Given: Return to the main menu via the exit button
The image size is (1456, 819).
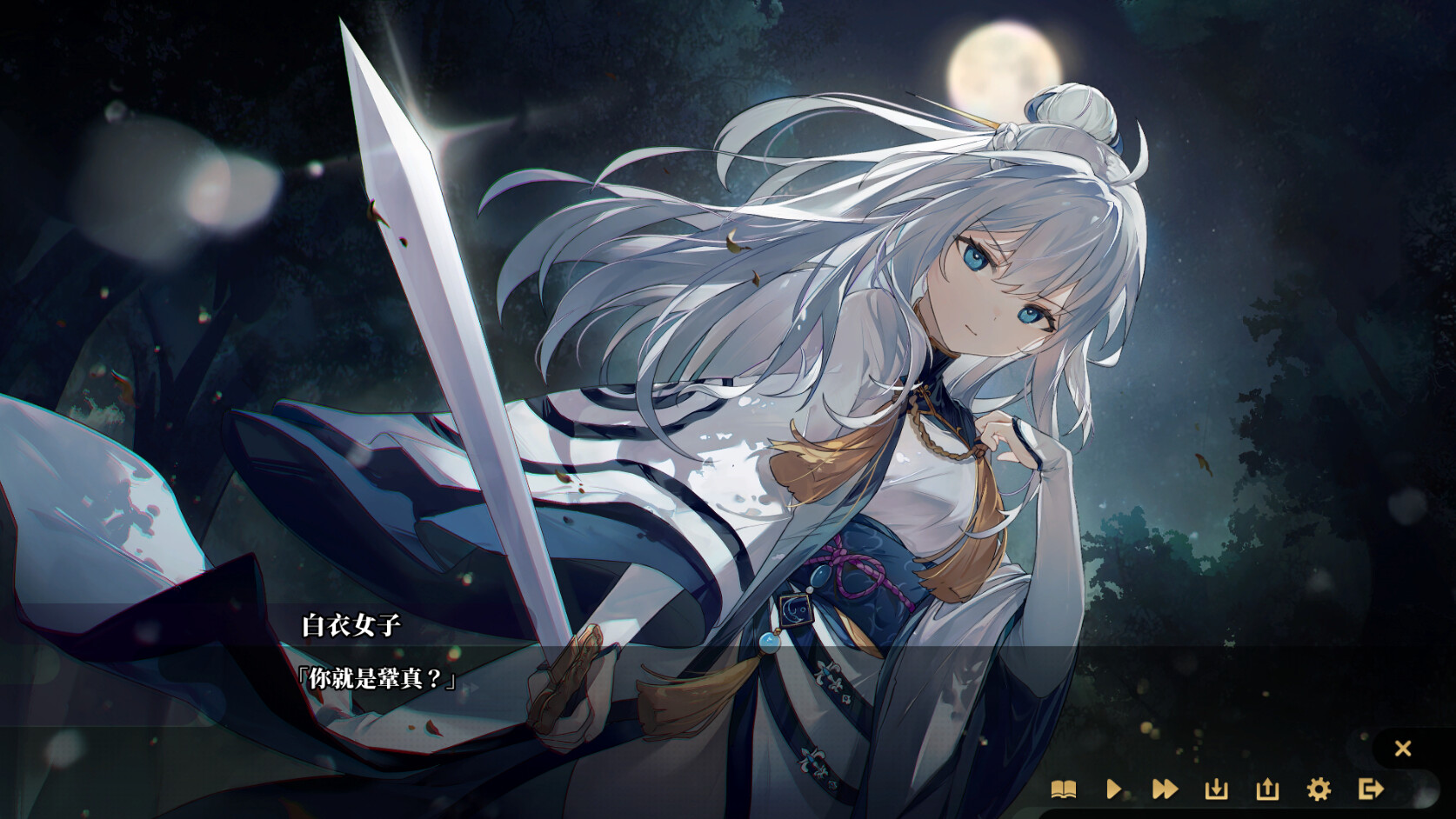Looking at the screenshot, I should point(1368,790).
